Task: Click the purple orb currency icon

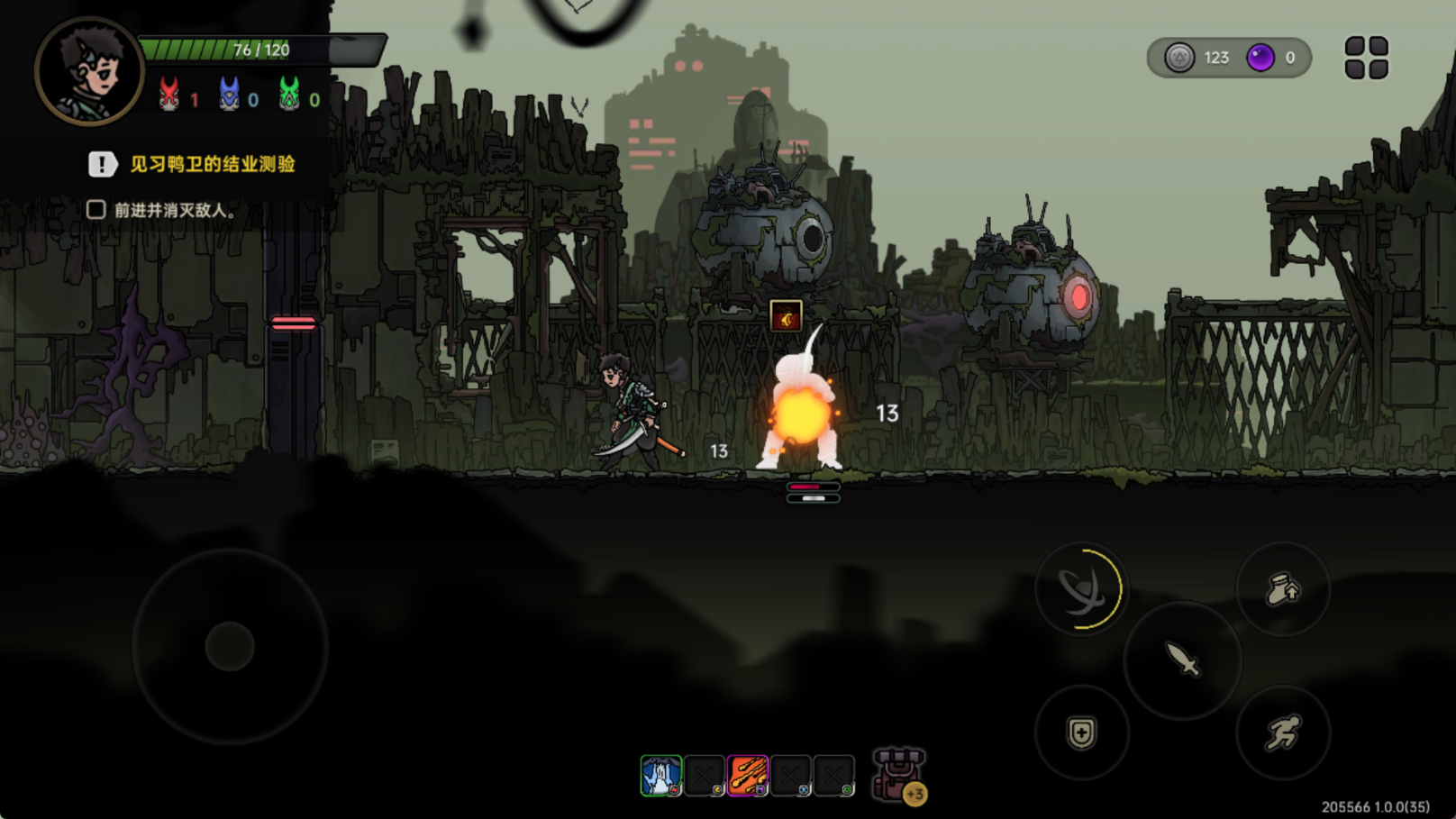Action: click(x=1260, y=58)
